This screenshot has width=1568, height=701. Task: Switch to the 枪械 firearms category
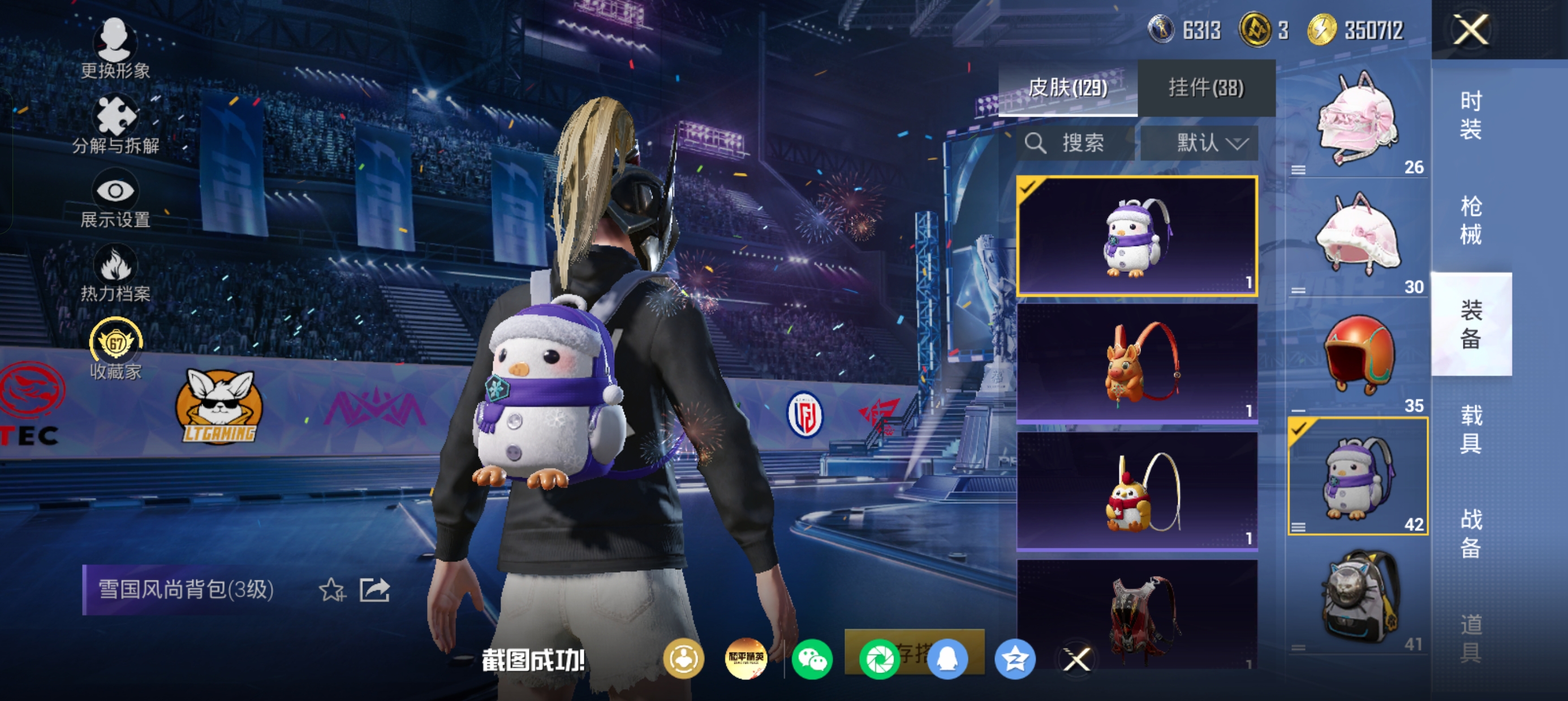pyautogui.click(x=1471, y=220)
